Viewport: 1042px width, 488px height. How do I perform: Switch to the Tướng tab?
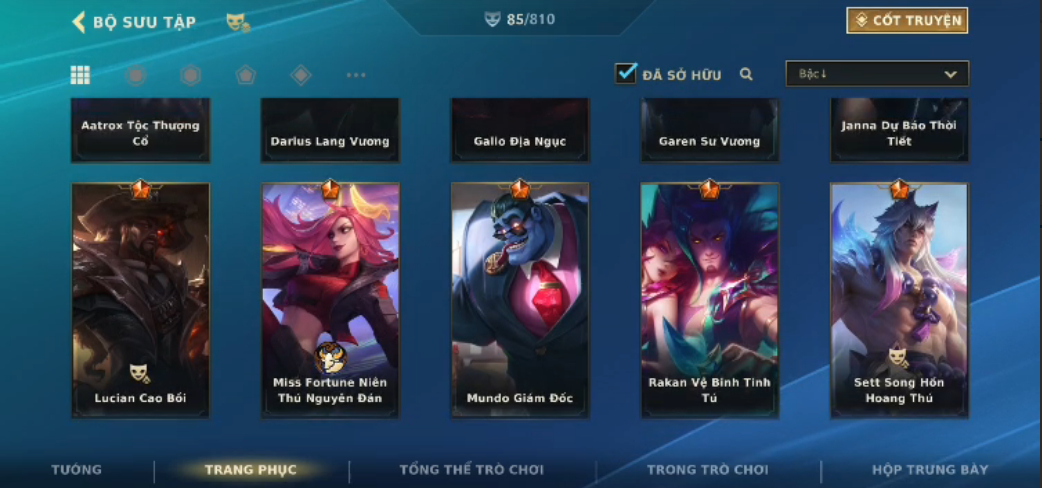pyautogui.click(x=77, y=470)
